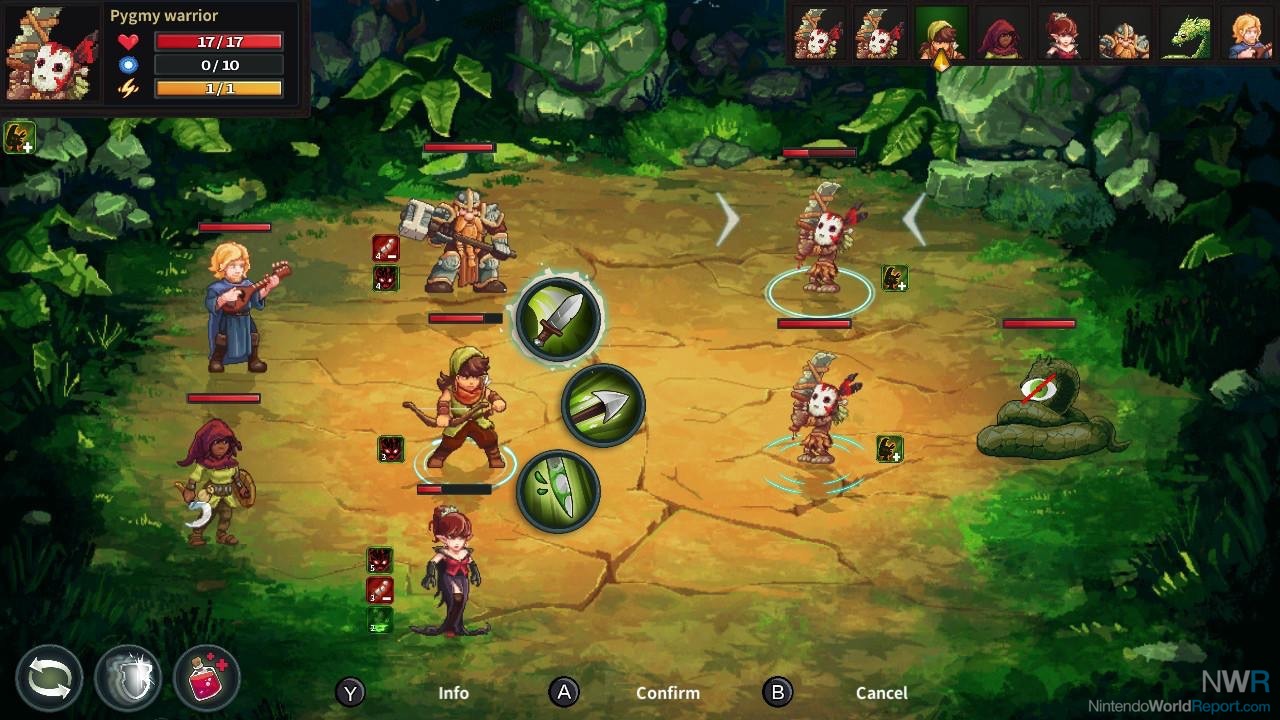Pick the red-hooded rogue turn portrait

[x=1001, y=35]
